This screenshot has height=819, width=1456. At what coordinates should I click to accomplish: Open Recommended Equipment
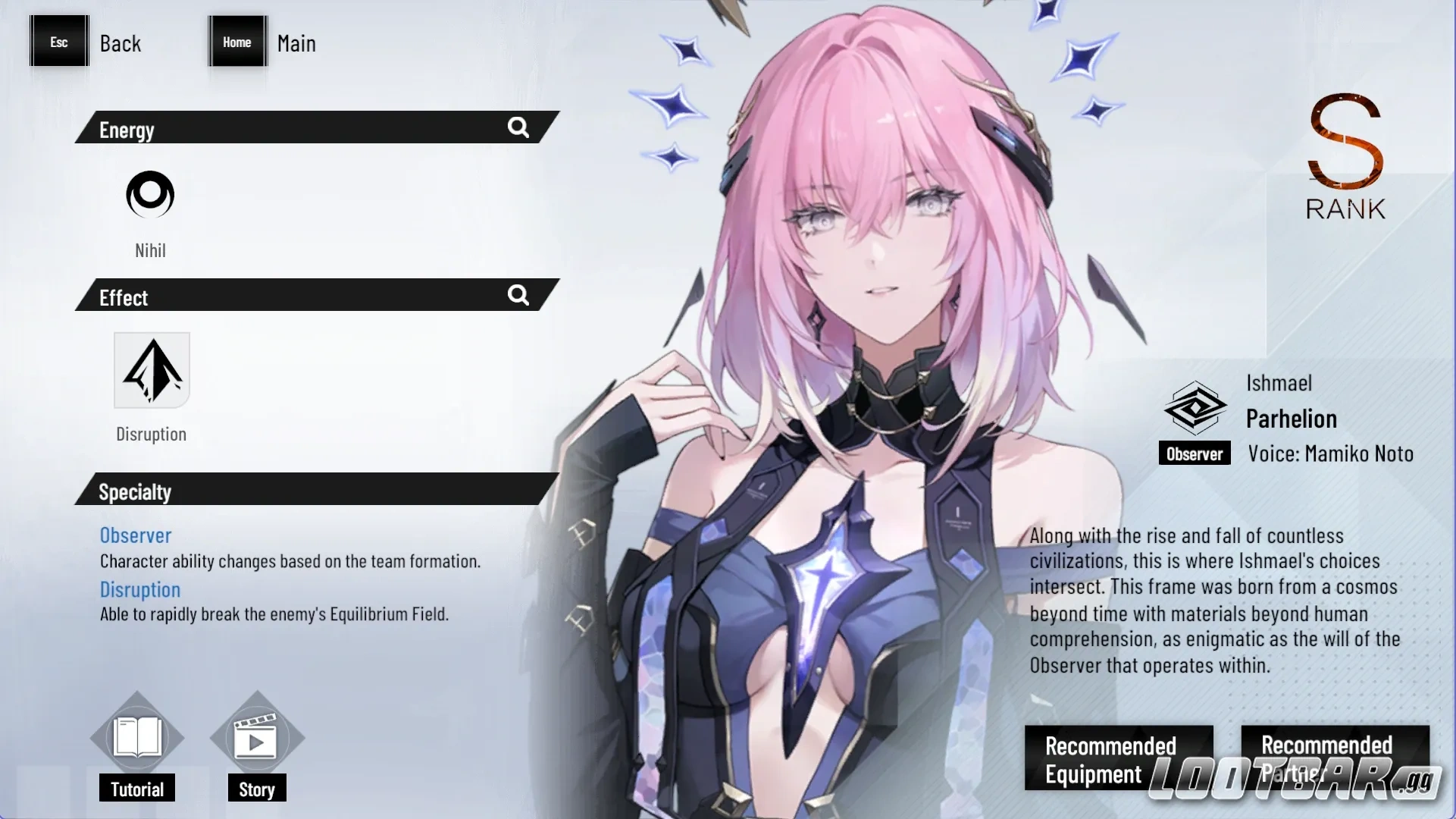pos(1118,758)
